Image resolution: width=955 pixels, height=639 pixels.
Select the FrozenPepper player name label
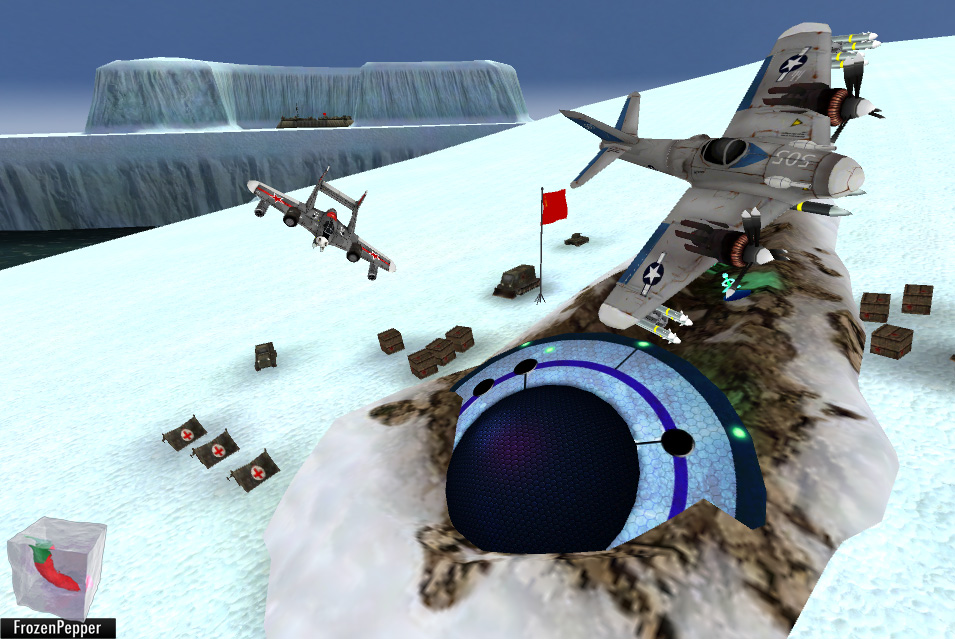coord(57,629)
